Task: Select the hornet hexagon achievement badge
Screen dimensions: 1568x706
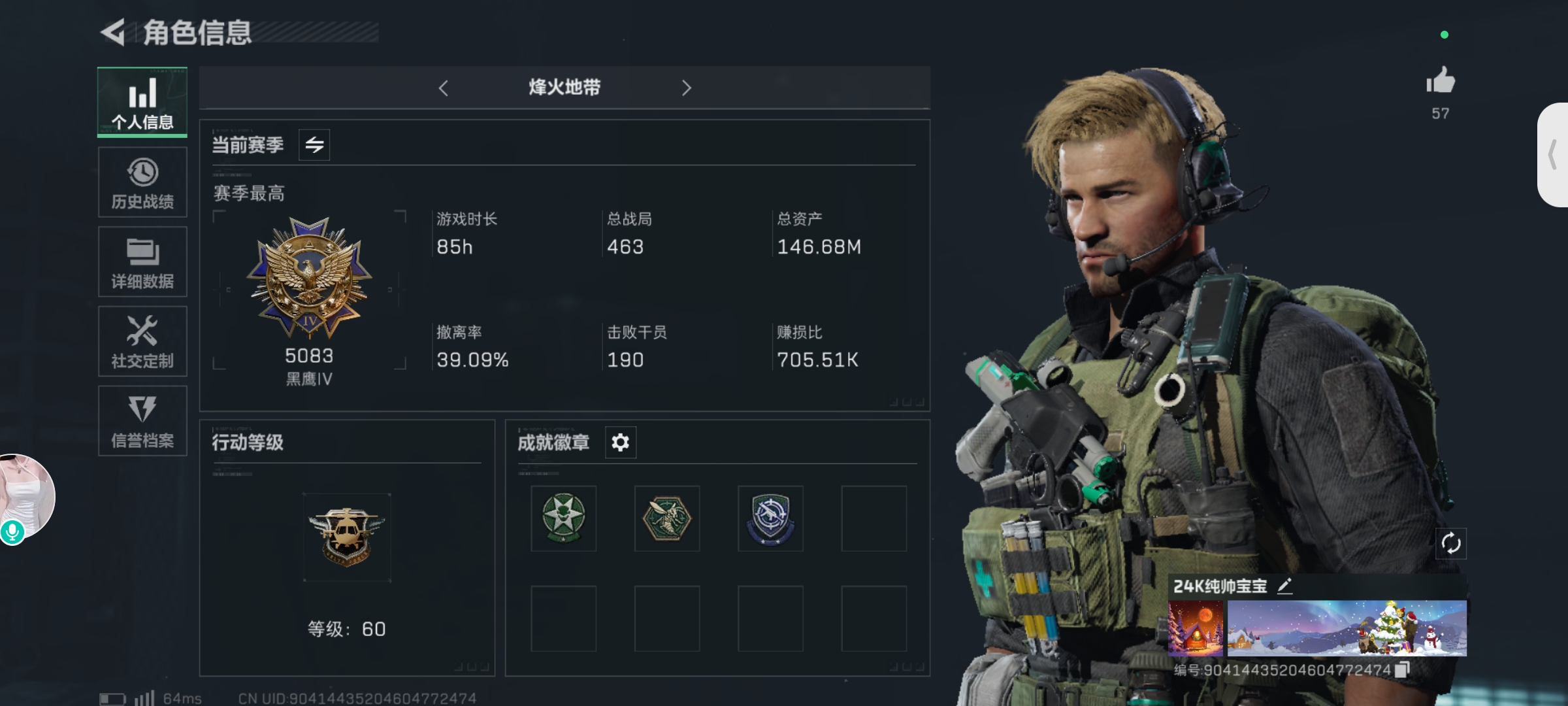Action: pyautogui.click(x=666, y=518)
